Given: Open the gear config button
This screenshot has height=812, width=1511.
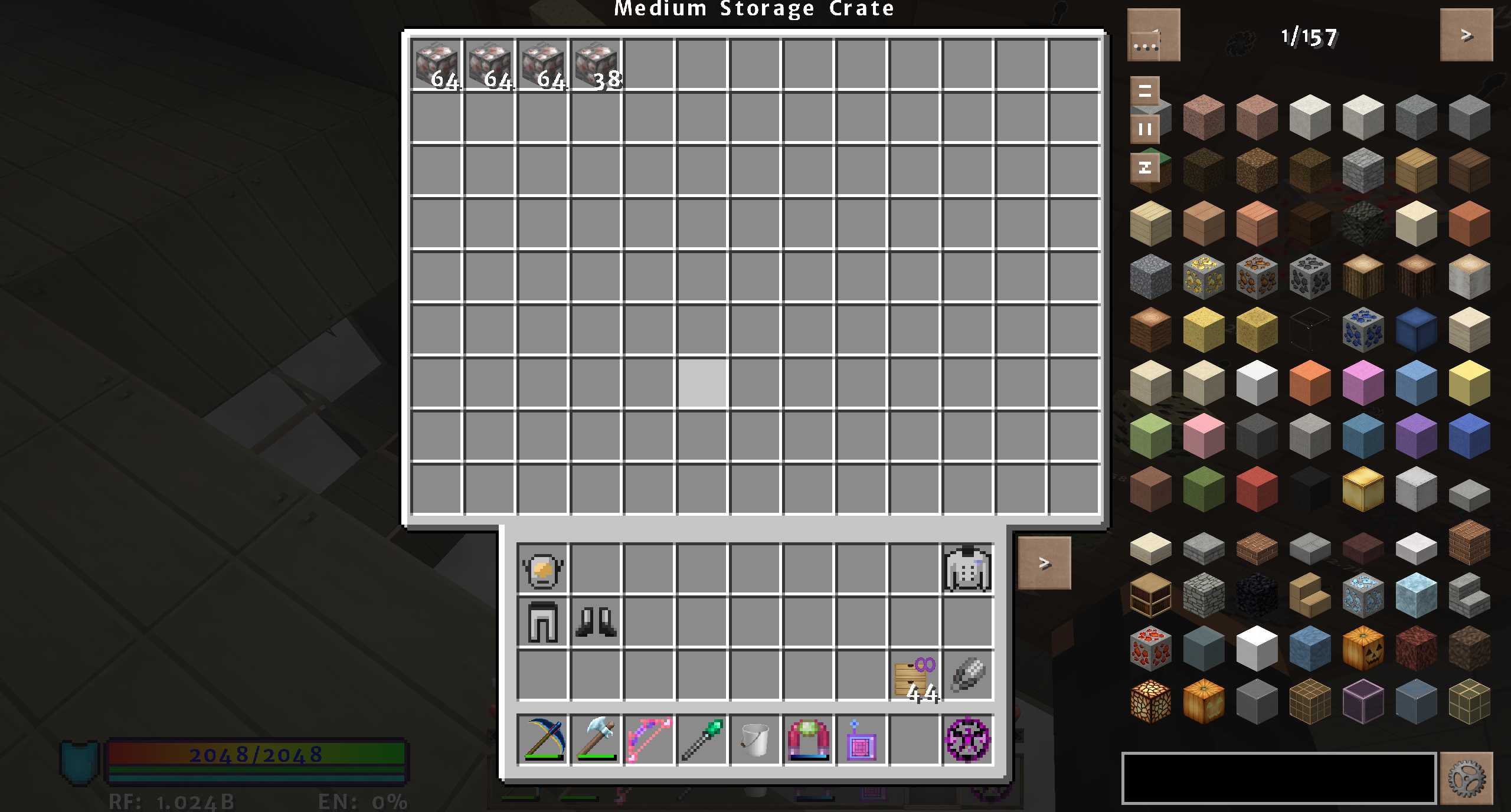Looking at the screenshot, I should 1466,778.
